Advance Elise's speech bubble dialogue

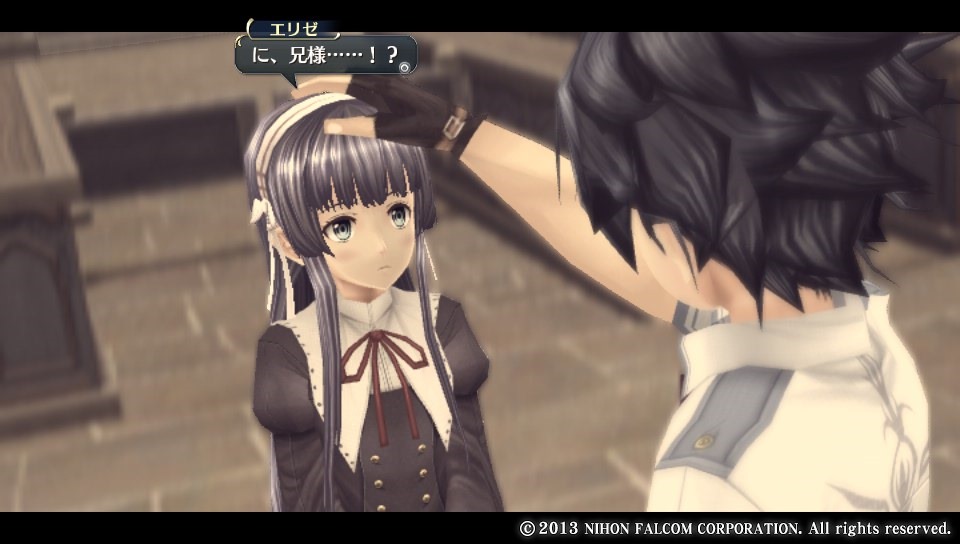pos(403,67)
